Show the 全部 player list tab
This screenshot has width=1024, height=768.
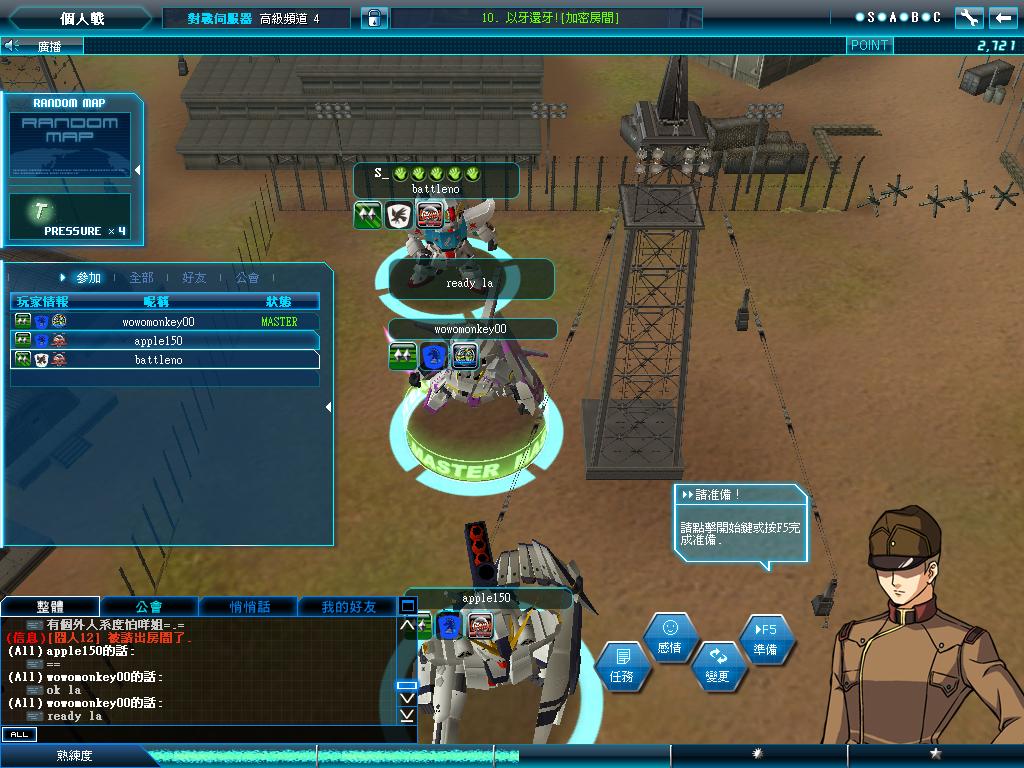click(x=141, y=278)
